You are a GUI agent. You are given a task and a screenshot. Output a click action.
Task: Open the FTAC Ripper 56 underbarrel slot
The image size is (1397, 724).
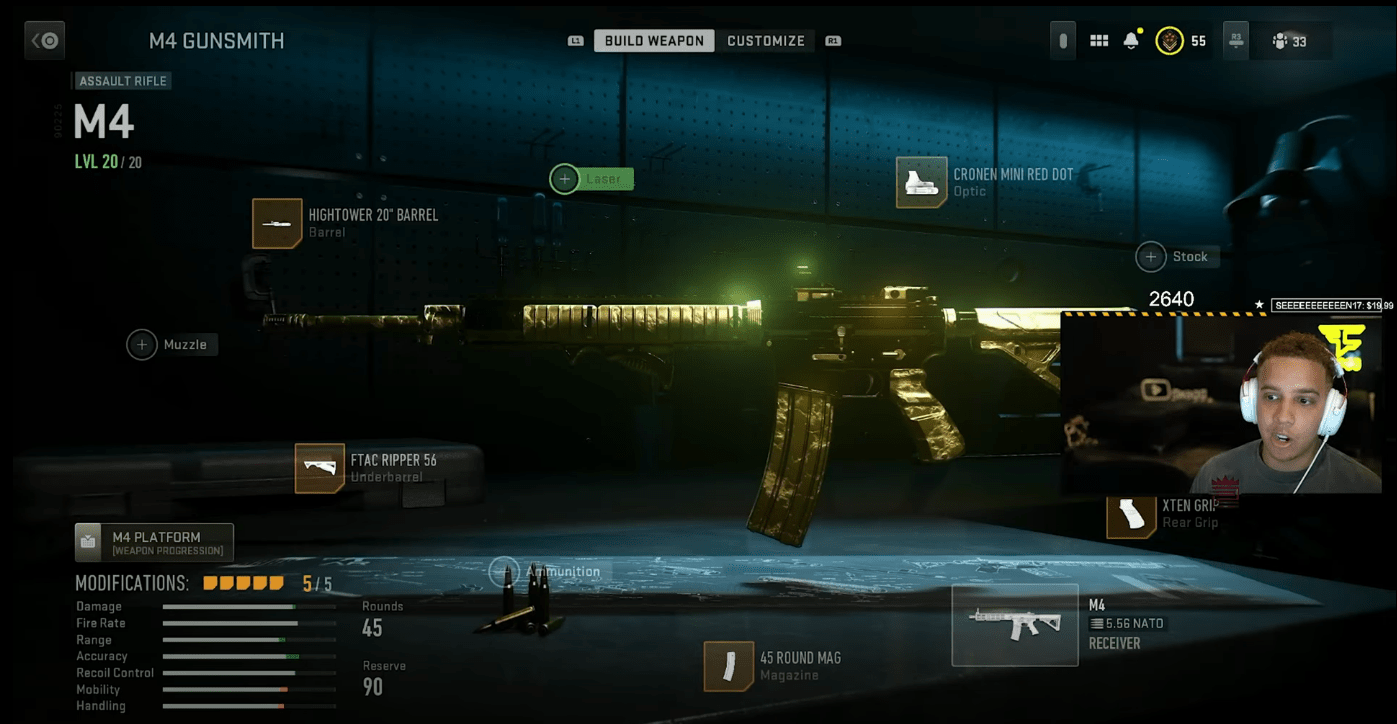click(x=318, y=468)
